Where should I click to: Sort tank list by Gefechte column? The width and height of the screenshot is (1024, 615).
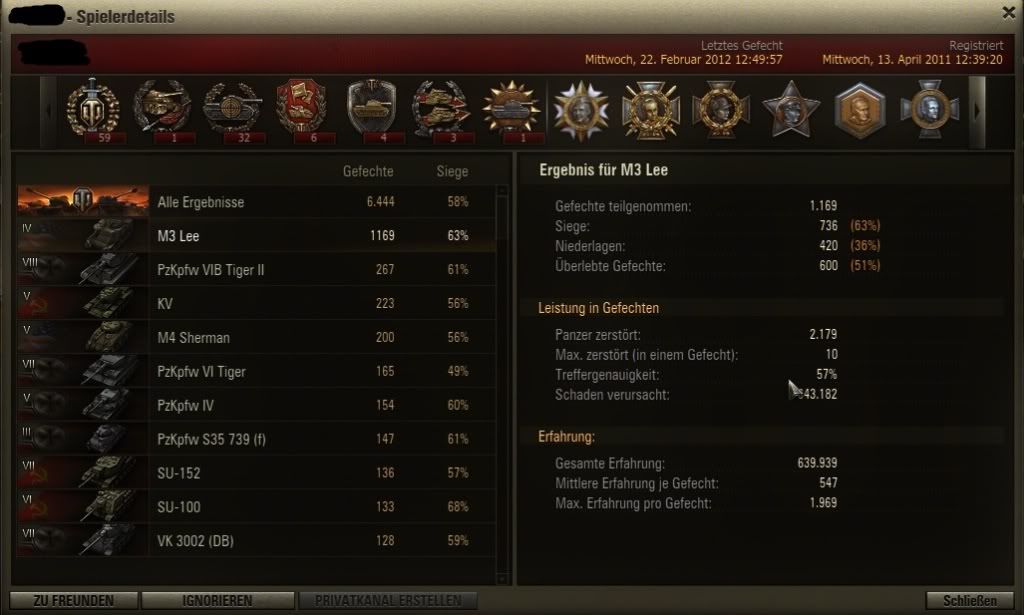click(x=368, y=172)
